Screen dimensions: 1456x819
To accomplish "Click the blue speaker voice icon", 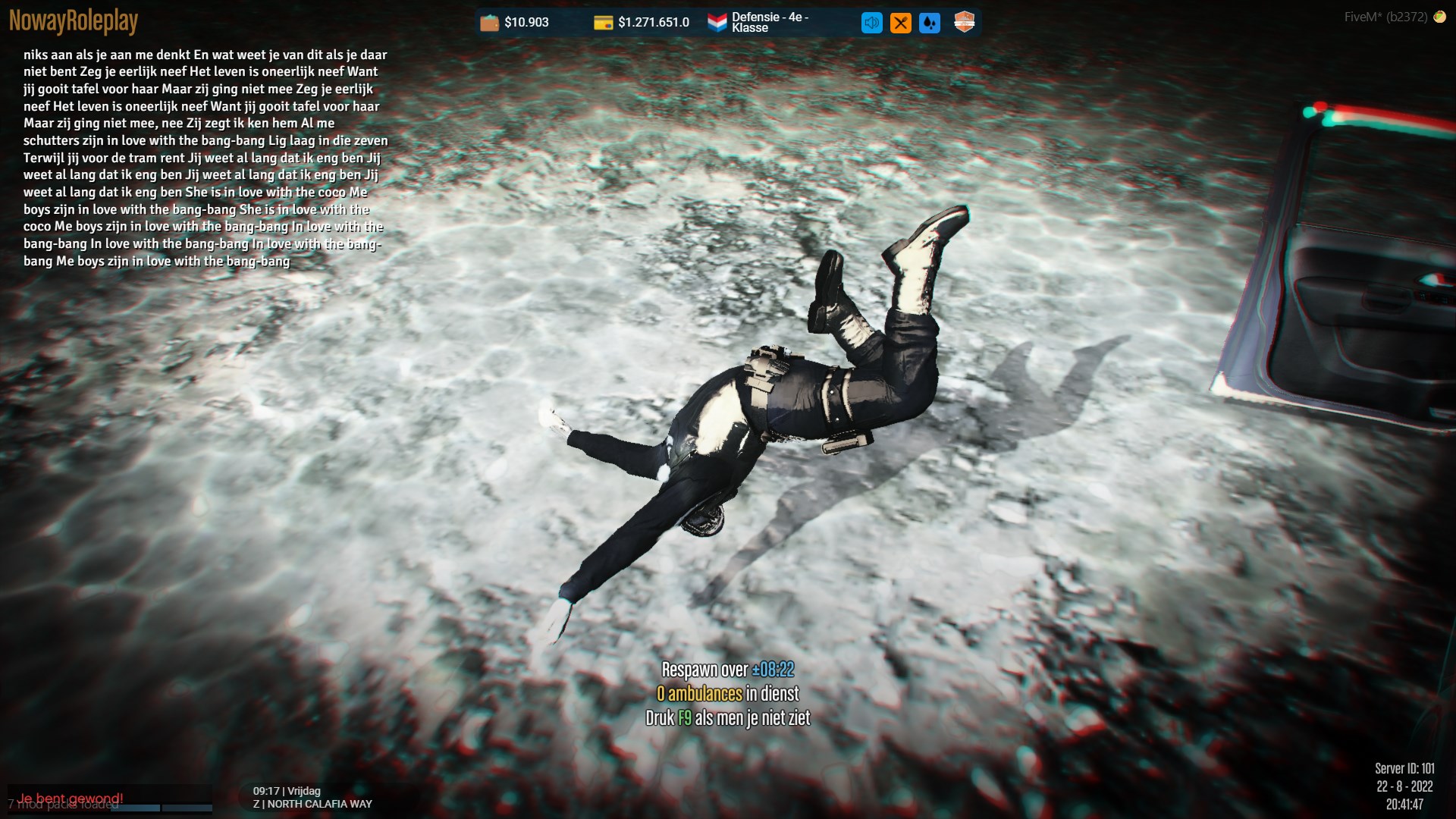I will (871, 23).
